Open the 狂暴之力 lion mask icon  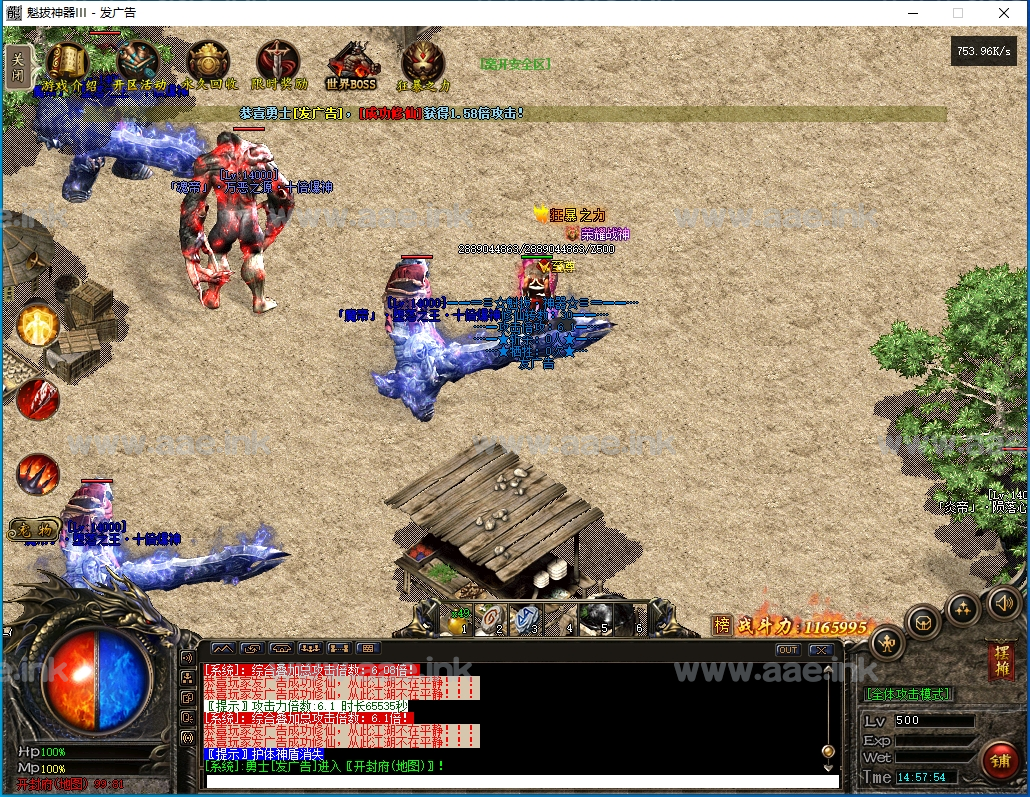point(423,64)
